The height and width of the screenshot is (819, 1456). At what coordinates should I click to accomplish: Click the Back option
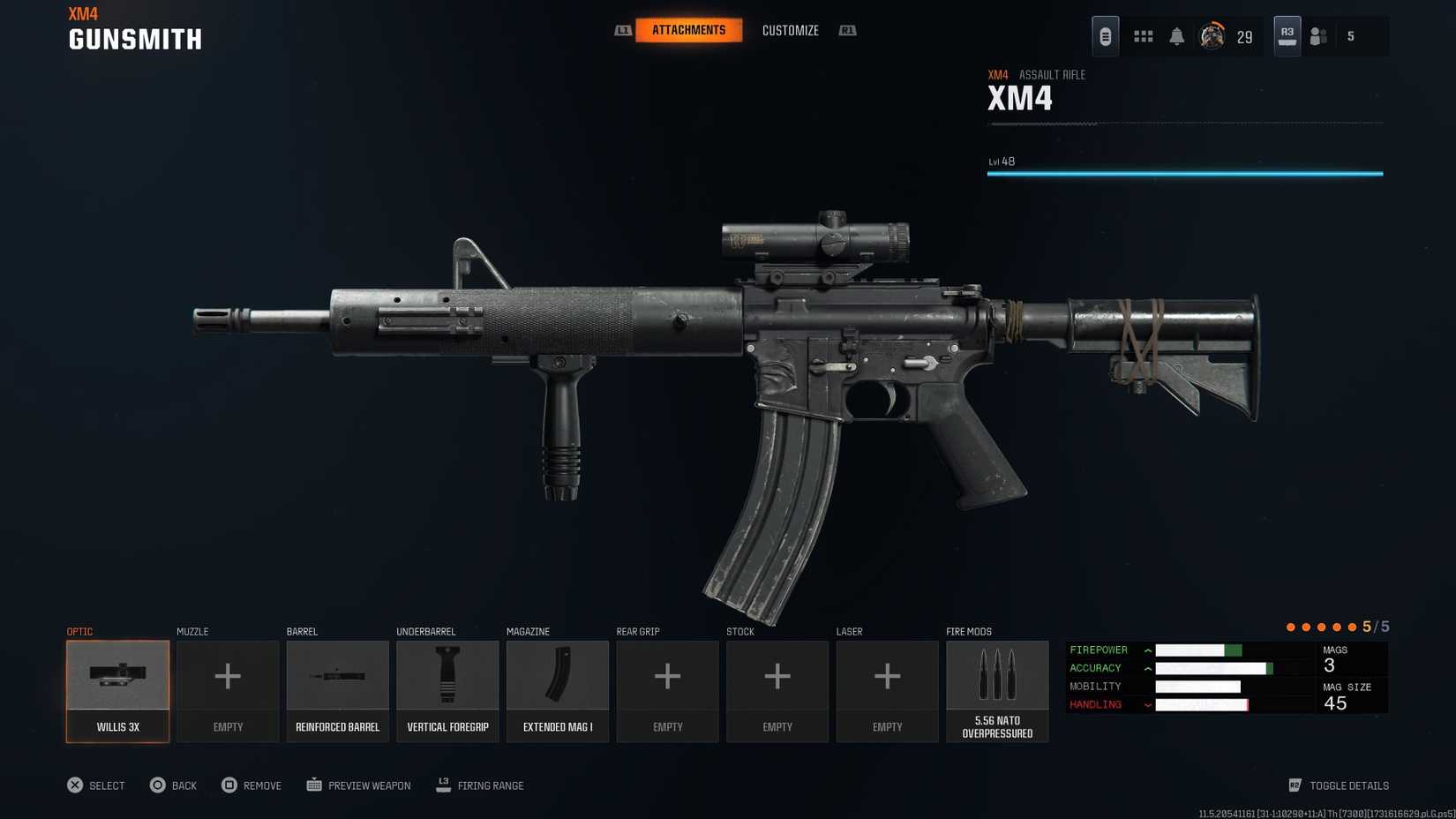(x=174, y=785)
